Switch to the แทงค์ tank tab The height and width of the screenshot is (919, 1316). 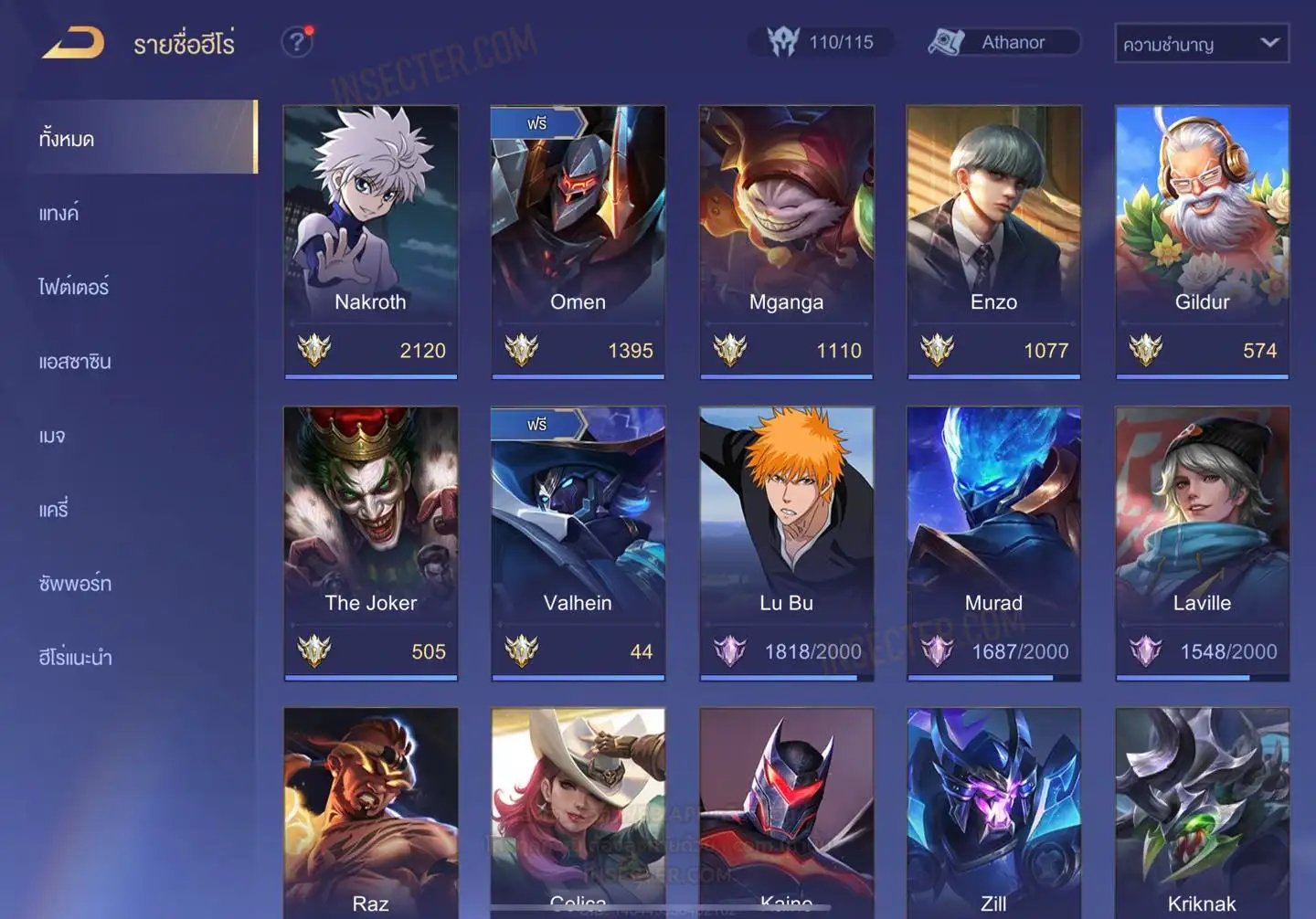(59, 214)
